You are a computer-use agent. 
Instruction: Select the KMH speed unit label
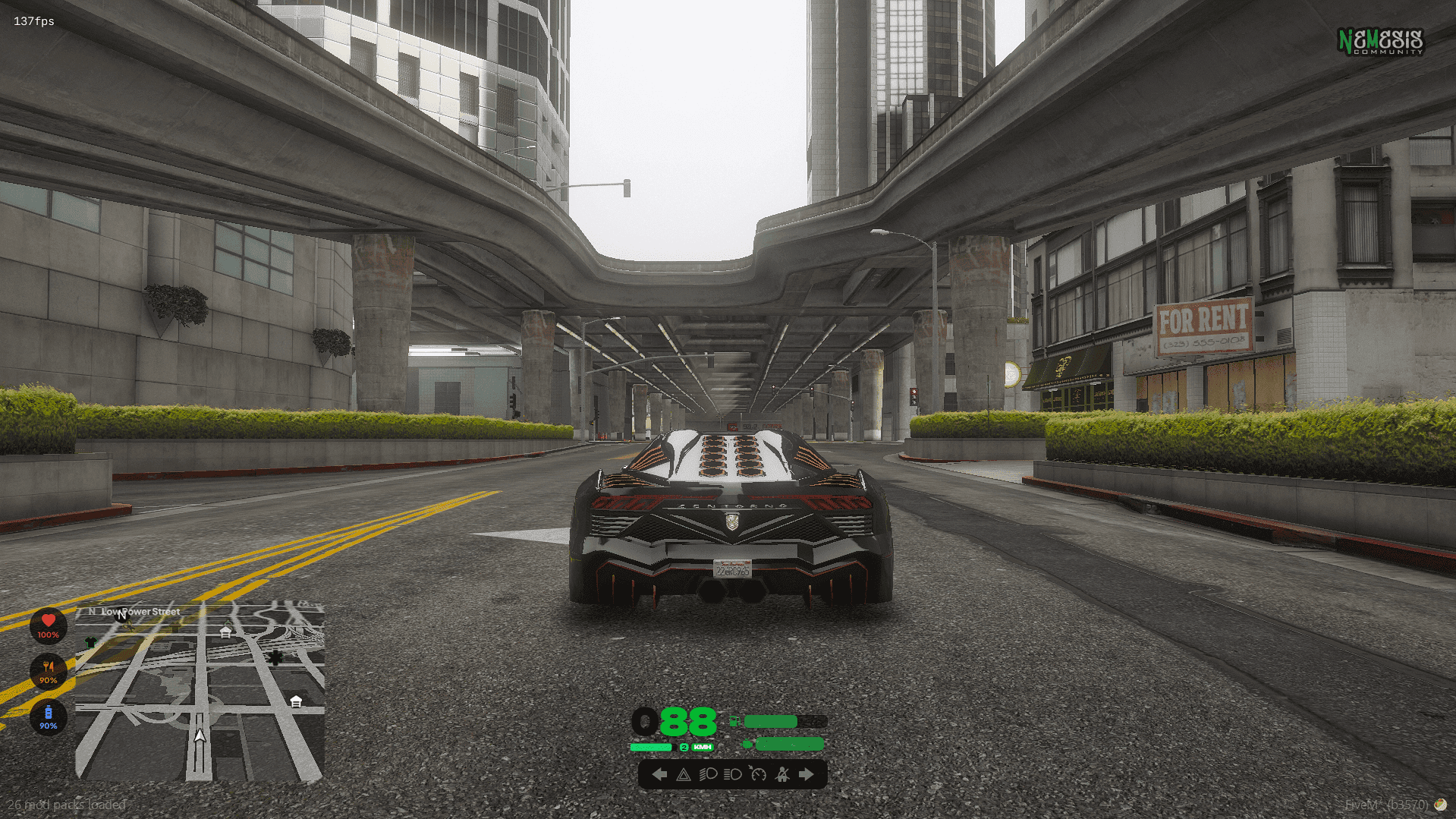point(703,747)
